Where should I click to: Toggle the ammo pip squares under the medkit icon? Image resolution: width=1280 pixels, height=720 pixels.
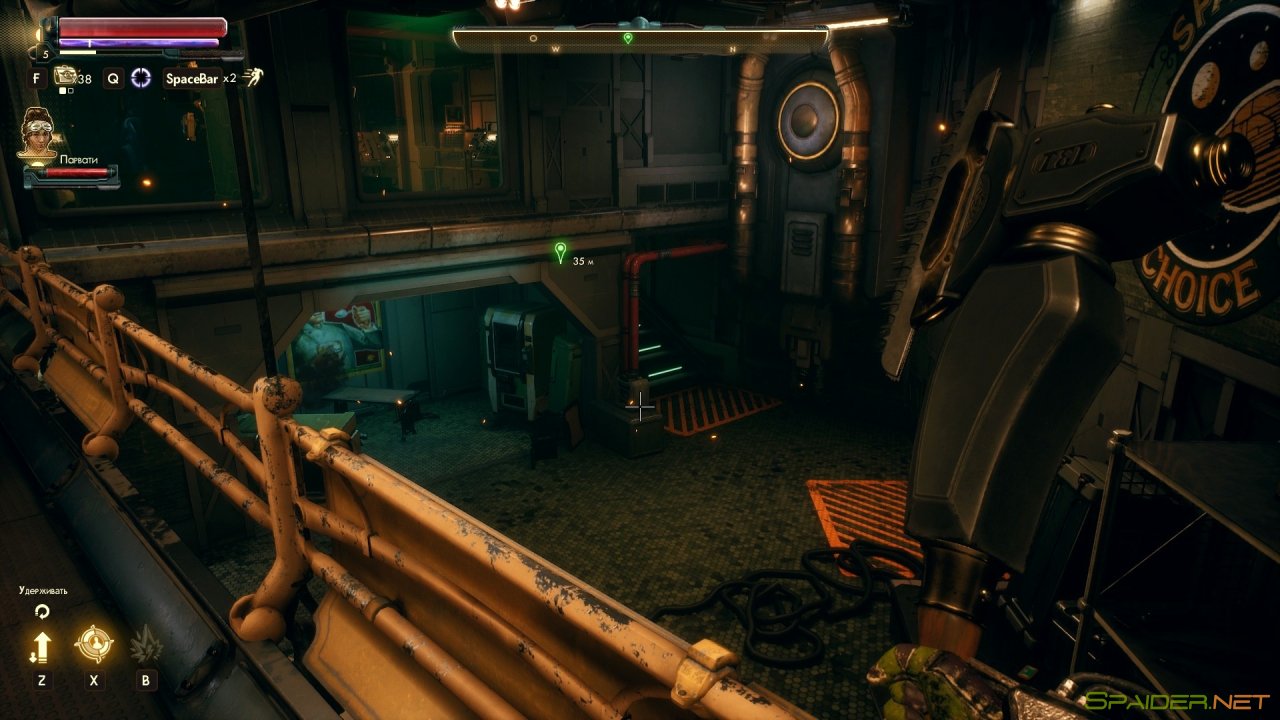[65, 90]
